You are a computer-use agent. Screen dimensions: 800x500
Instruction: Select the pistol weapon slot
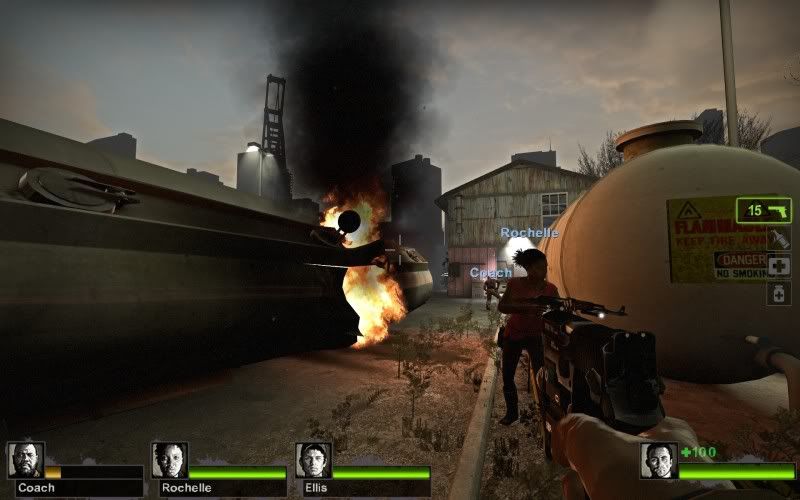tap(764, 210)
